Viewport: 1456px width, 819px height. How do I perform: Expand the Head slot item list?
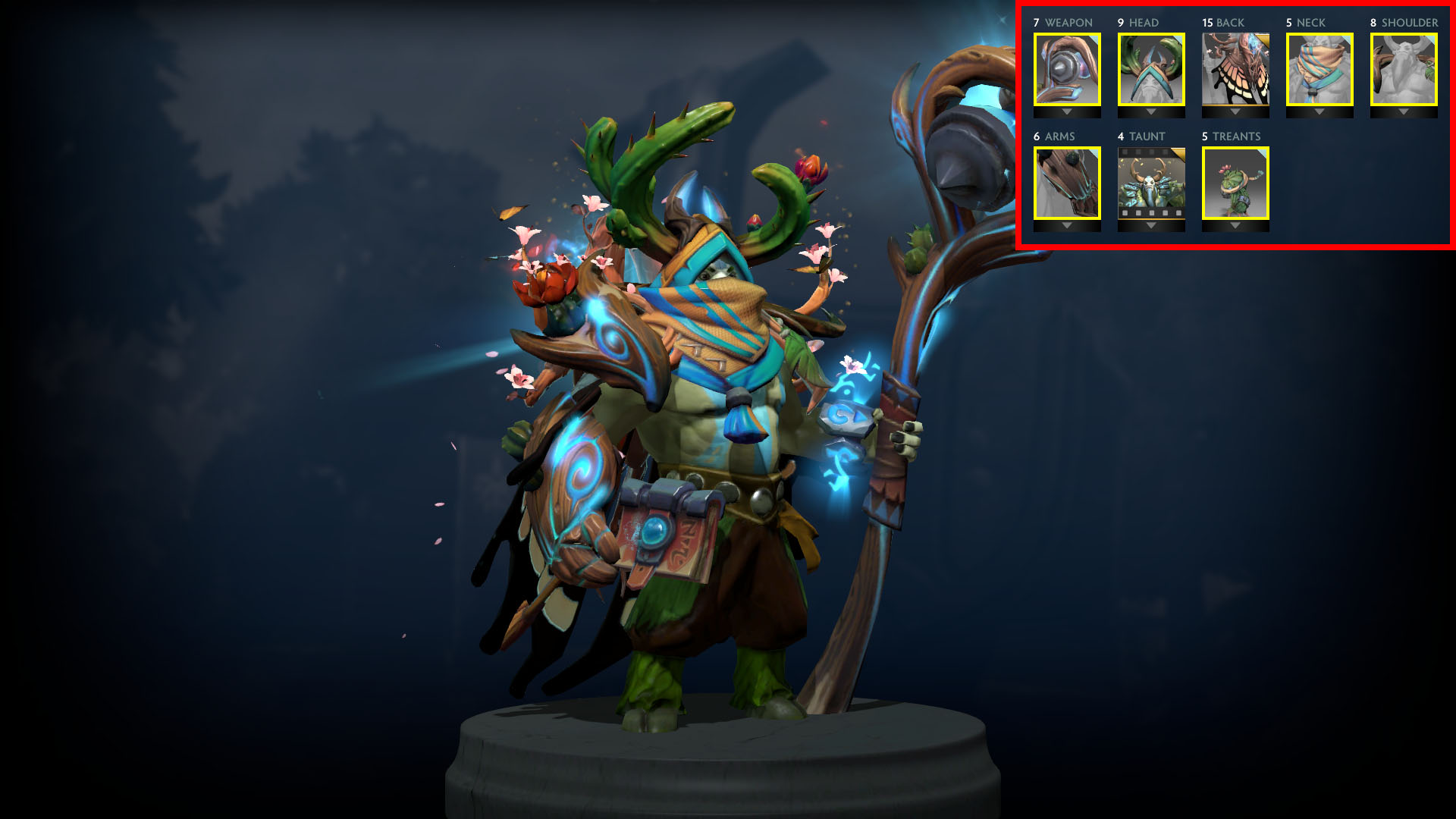coord(1151,111)
